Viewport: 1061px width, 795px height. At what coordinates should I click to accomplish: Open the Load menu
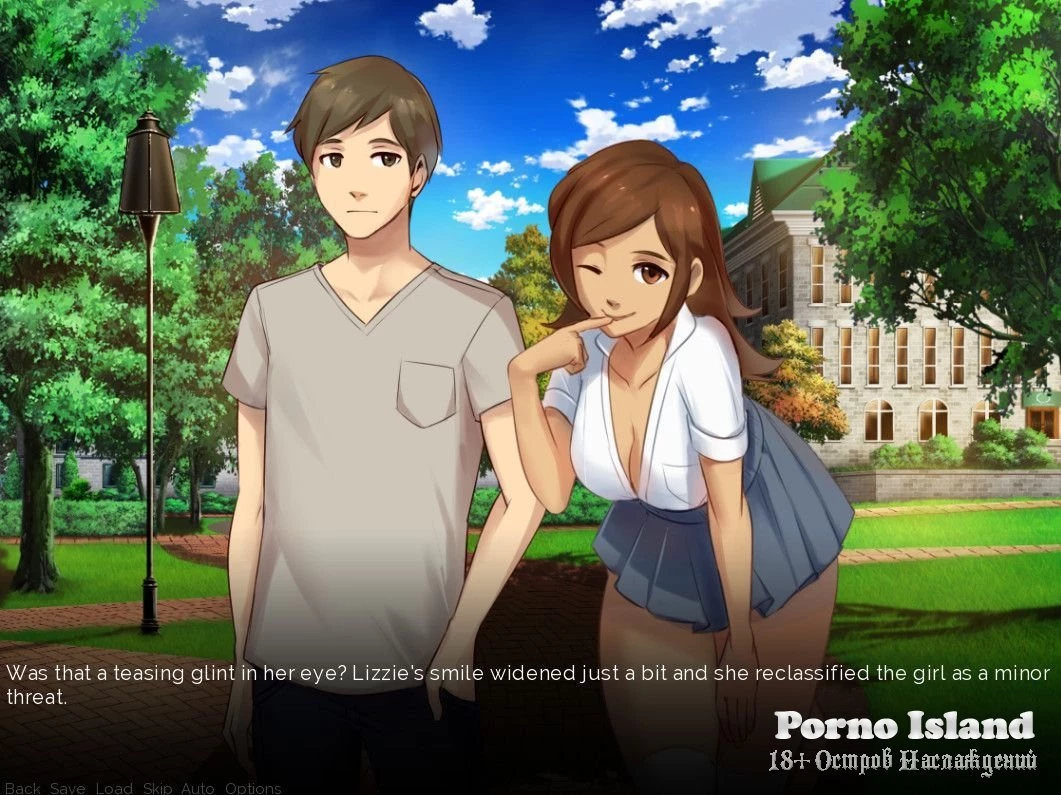114,788
